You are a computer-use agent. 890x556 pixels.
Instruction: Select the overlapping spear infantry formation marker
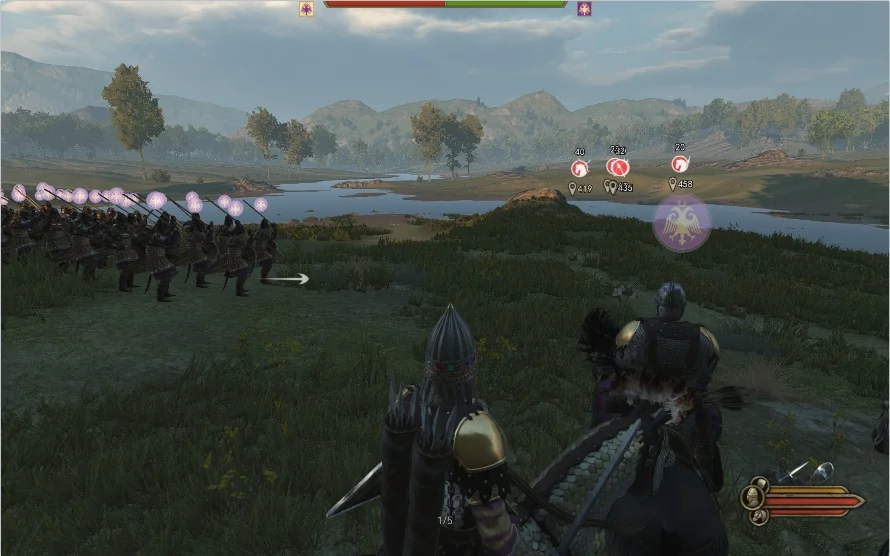[618, 166]
